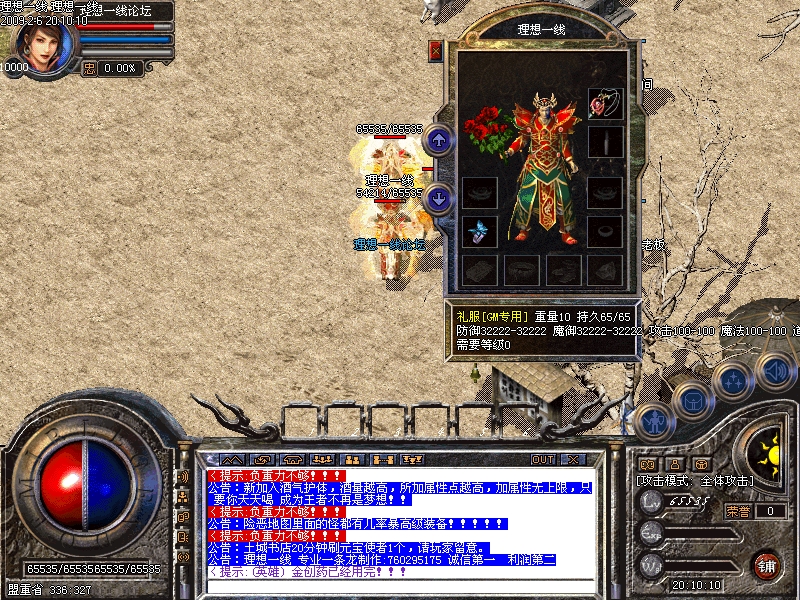
Task: Open the character status round button
Action: 652,422
